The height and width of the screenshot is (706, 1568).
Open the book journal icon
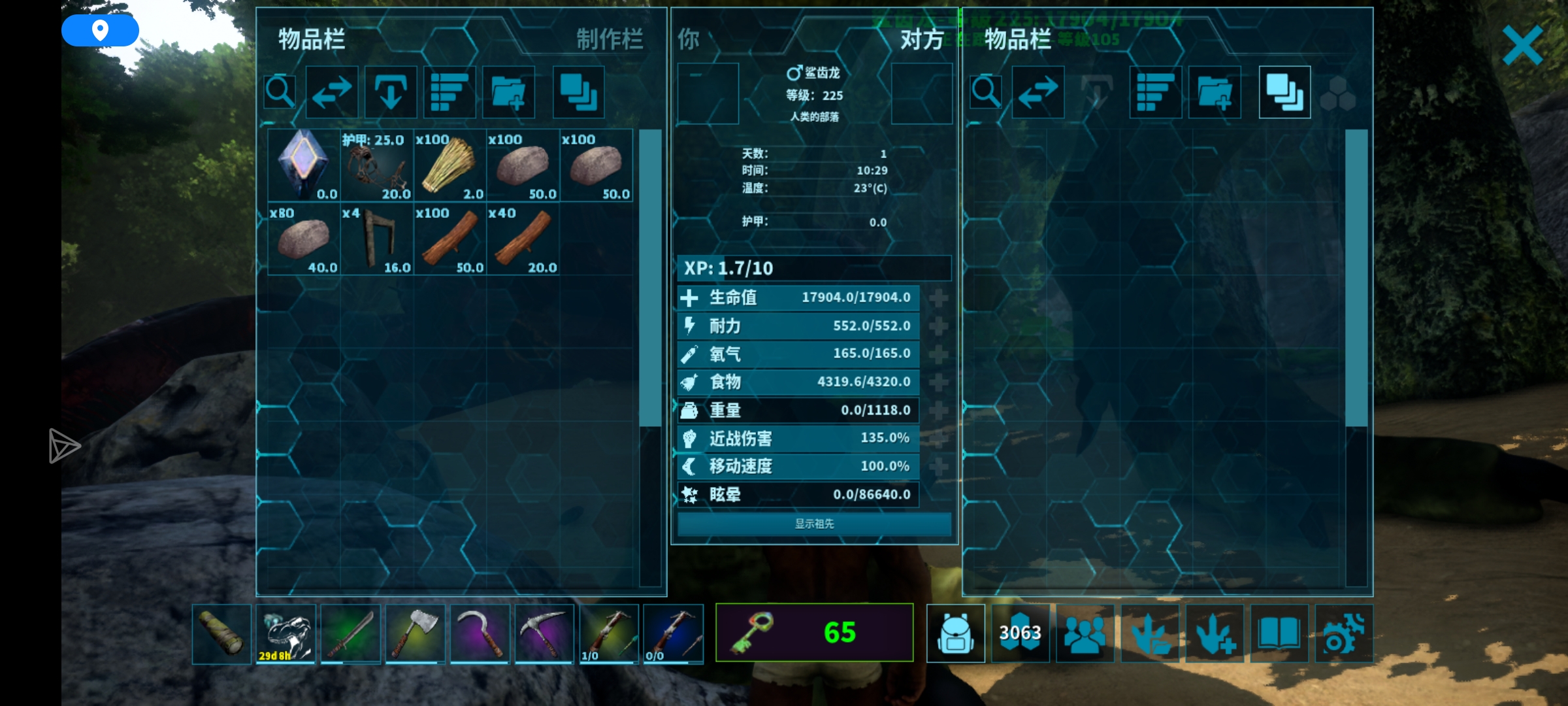tap(1279, 633)
